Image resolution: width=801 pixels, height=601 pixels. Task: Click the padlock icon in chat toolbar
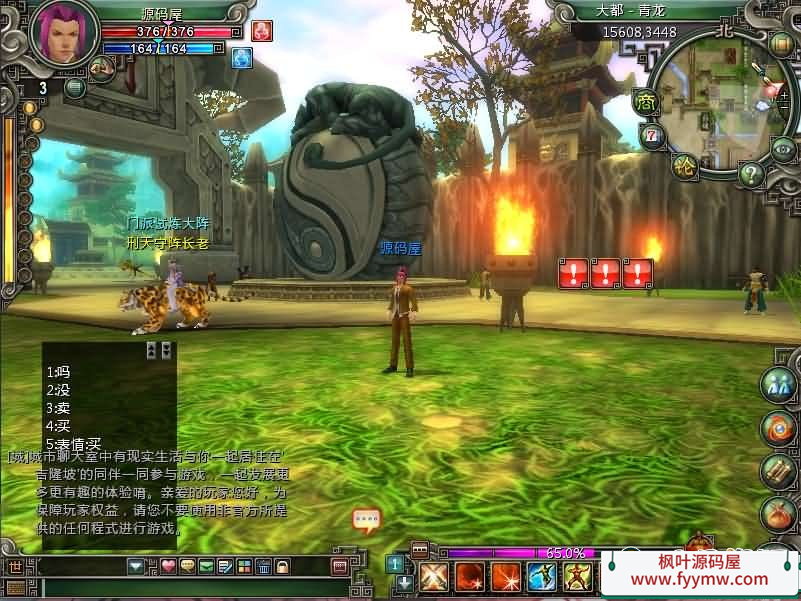point(282,567)
